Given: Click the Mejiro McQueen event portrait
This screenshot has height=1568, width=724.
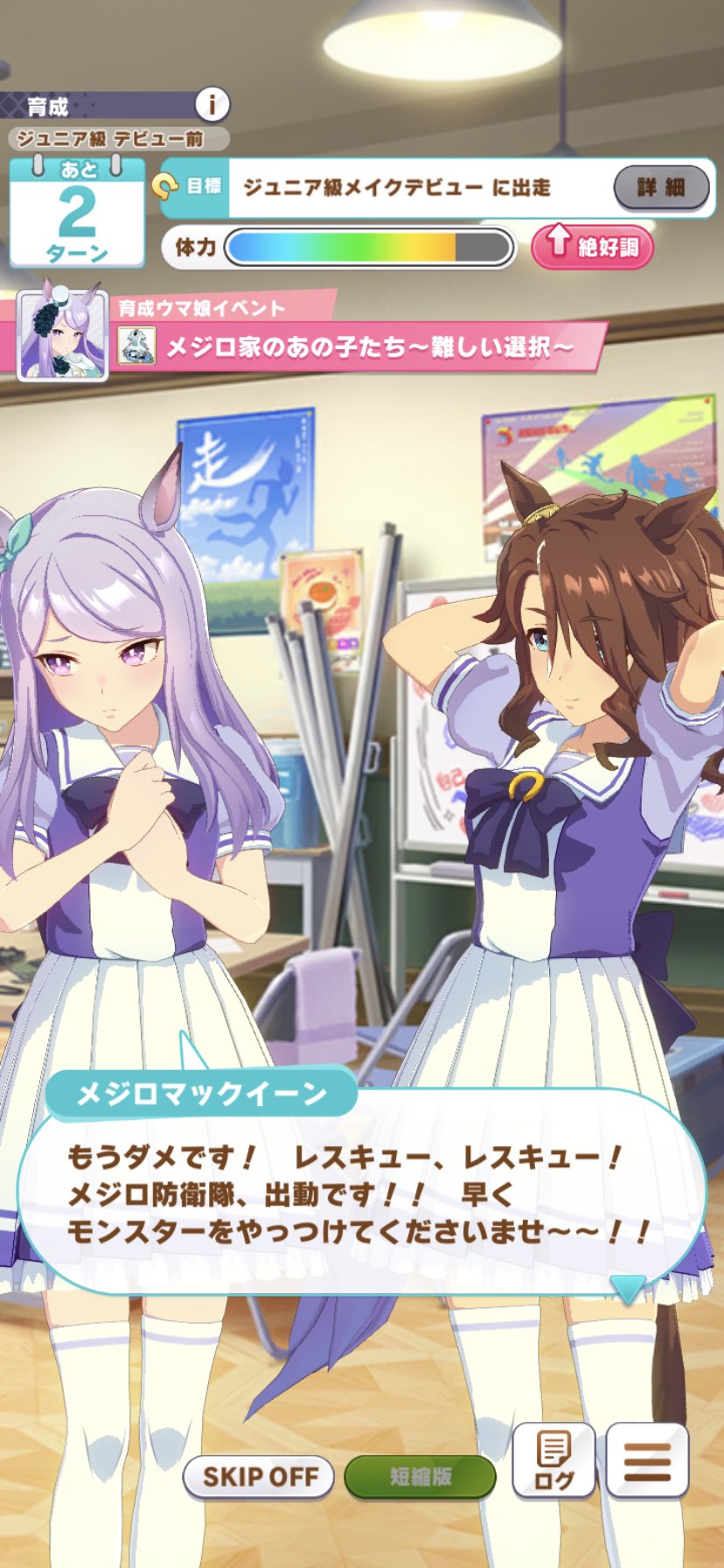Looking at the screenshot, I should (x=63, y=336).
